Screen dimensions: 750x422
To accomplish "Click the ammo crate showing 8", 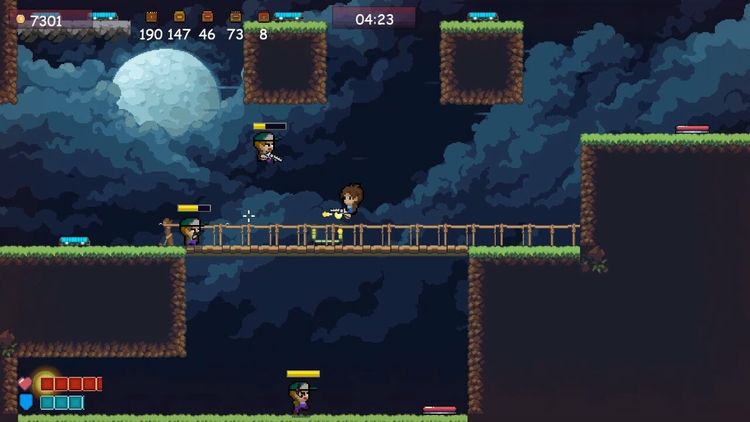I will (x=263, y=17).
